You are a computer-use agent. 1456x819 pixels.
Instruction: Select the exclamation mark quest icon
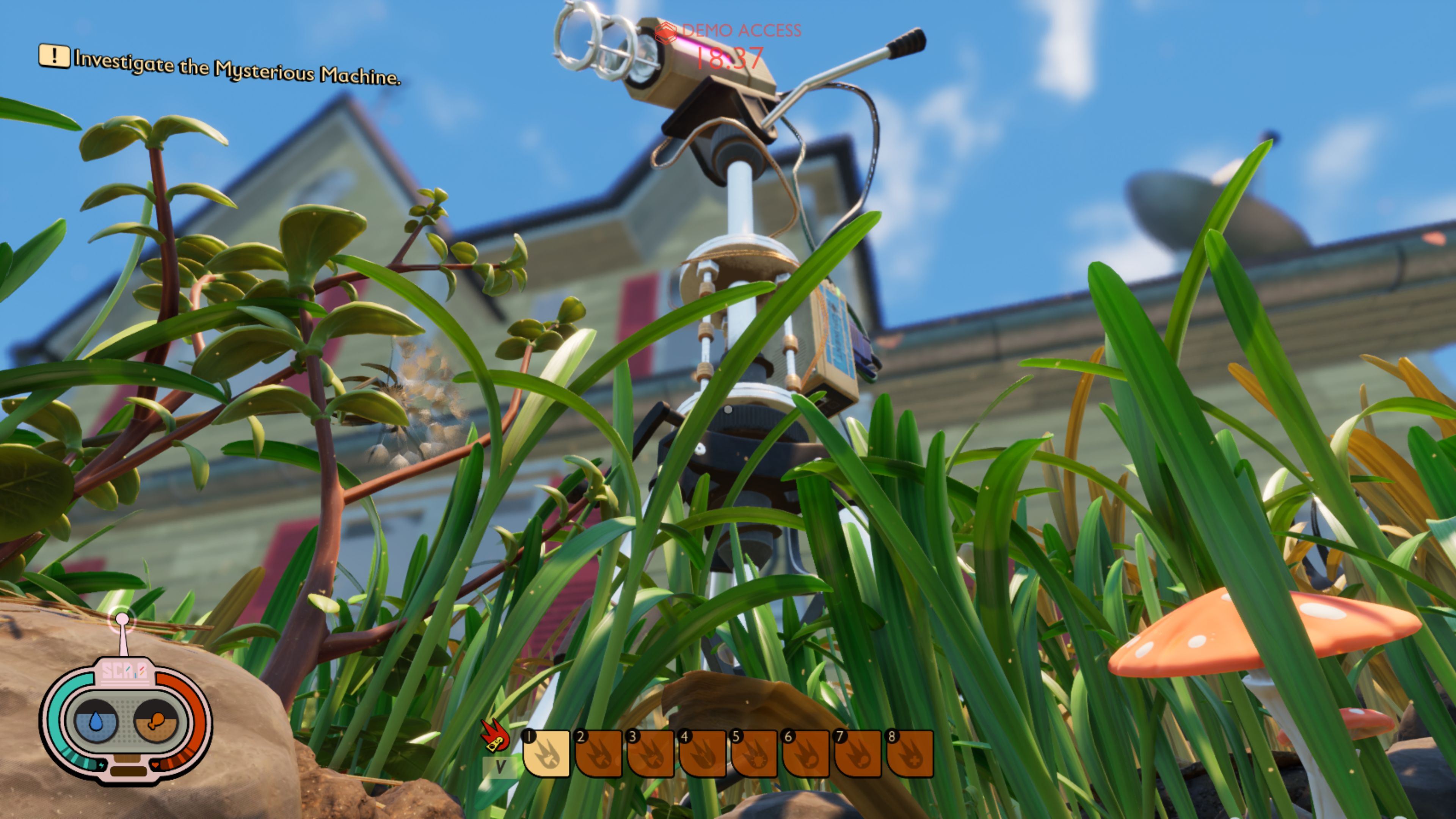click(54, 55)
